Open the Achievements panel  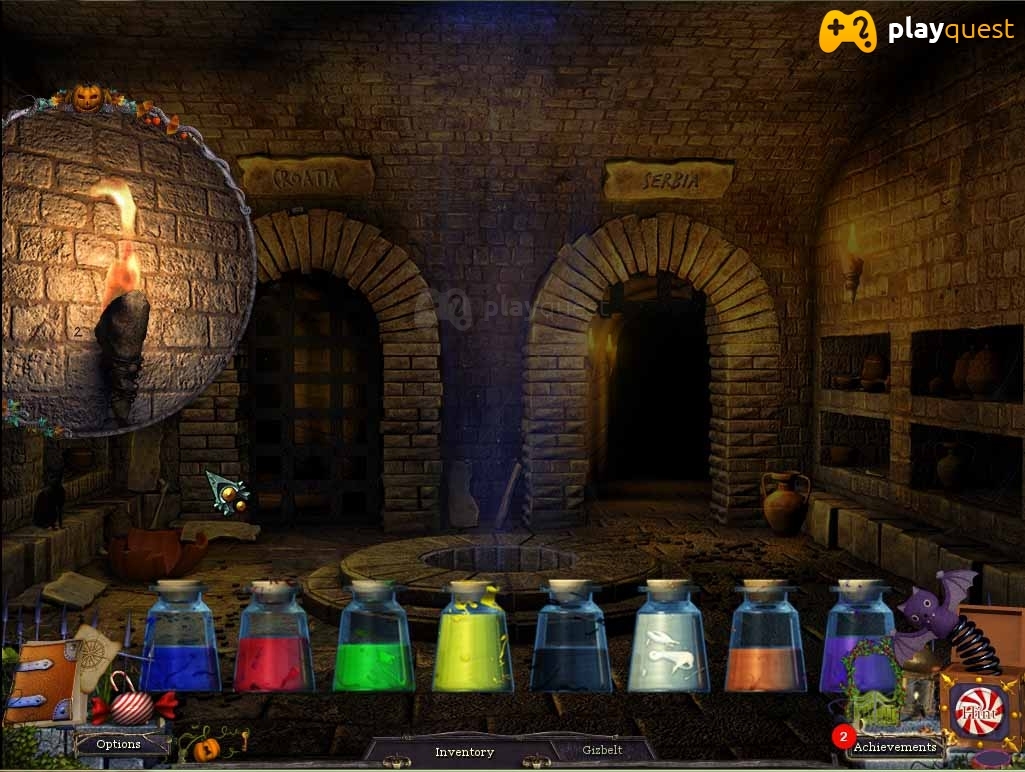893,746
